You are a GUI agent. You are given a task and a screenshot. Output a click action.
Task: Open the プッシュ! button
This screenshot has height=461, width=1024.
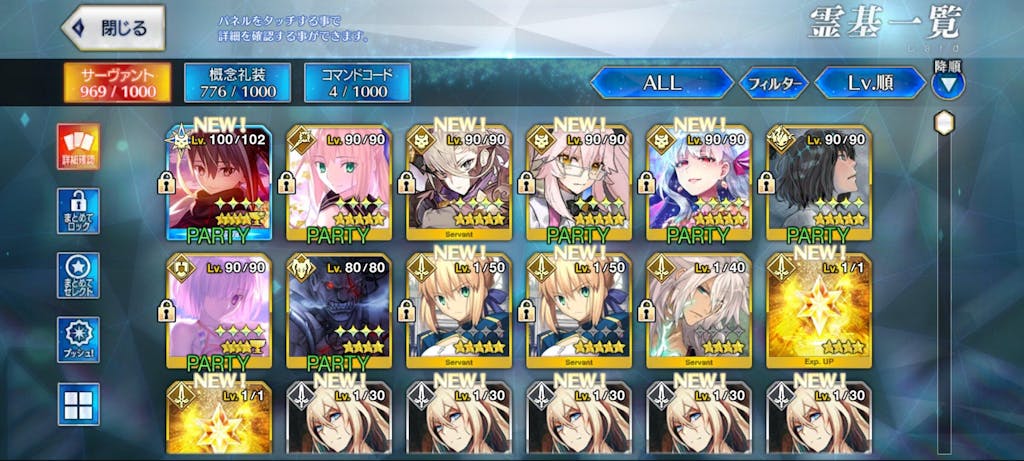tap(77, 341)
